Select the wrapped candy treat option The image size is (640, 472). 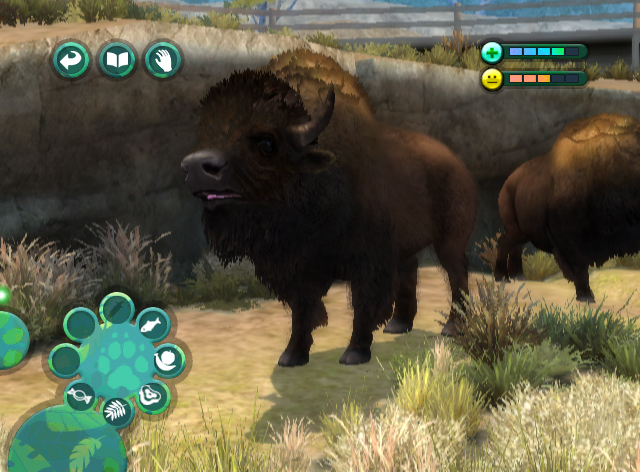[81, 396]
